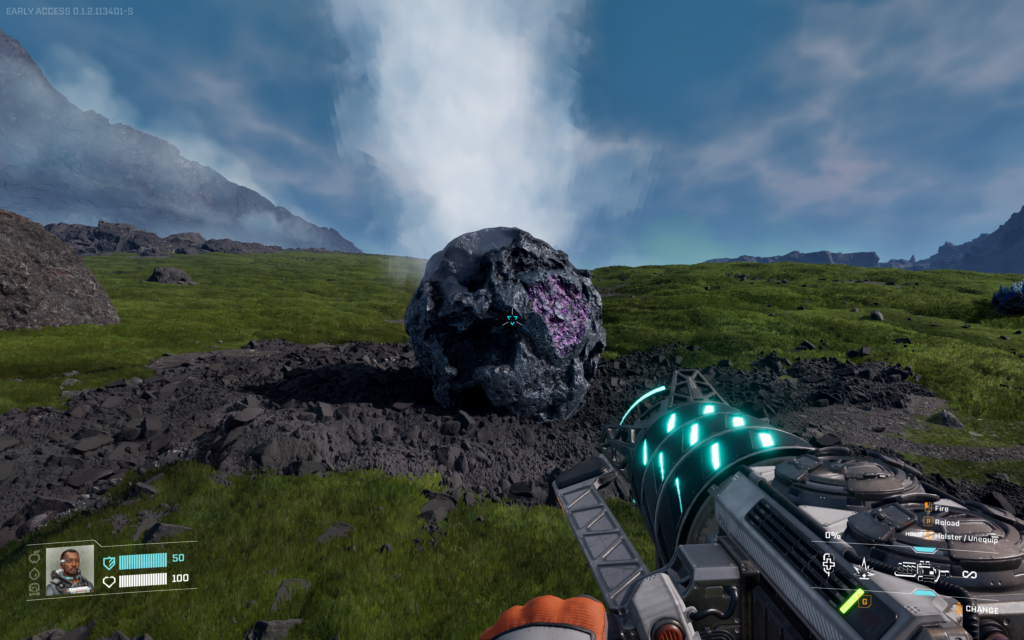The image size is (1024, 640).
Task: Activate the explosion ability icon
Action: tap(863, 569)
